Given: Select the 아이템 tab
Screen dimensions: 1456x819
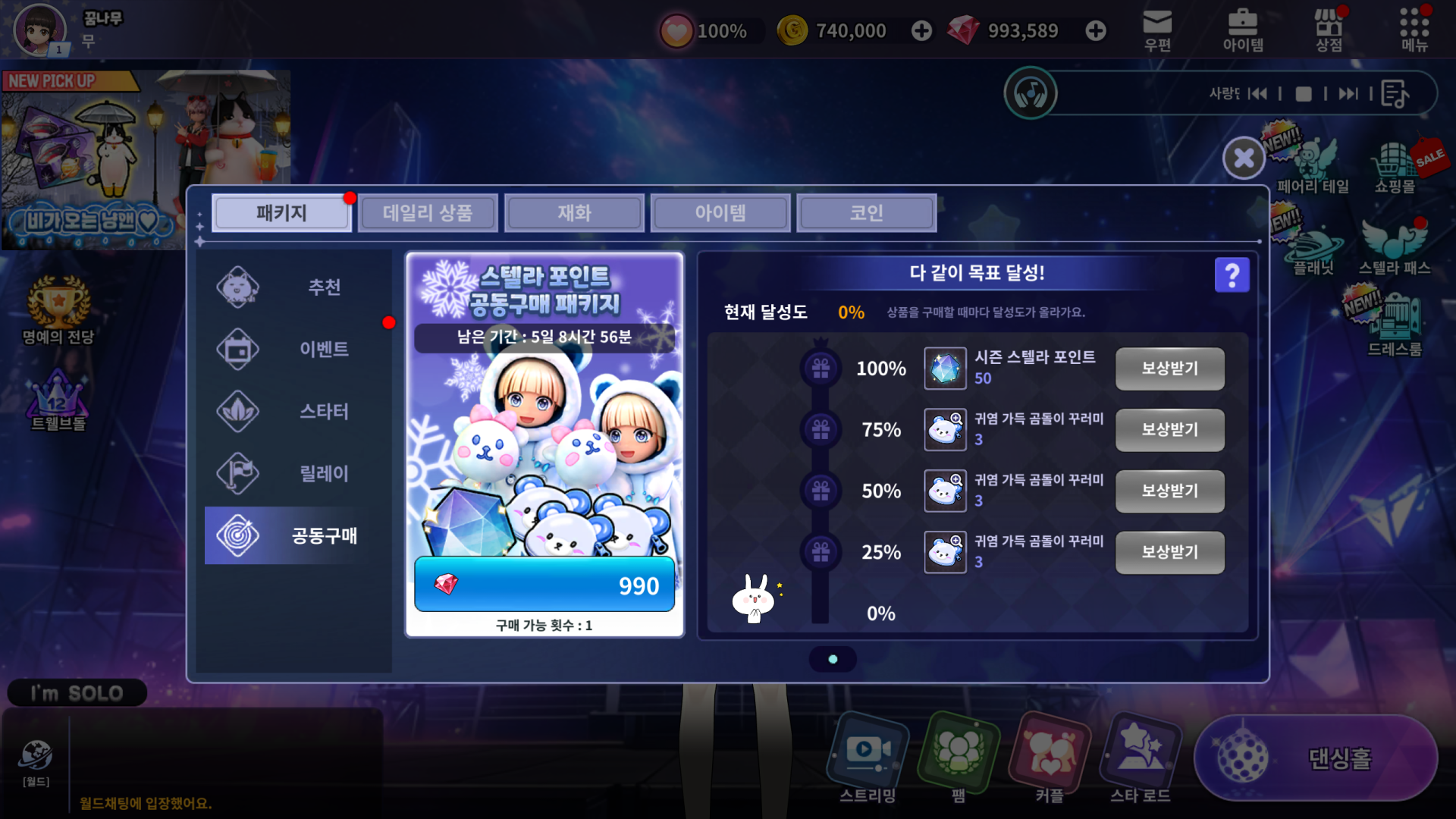Looking at the screenshot, I should (720, 213).
